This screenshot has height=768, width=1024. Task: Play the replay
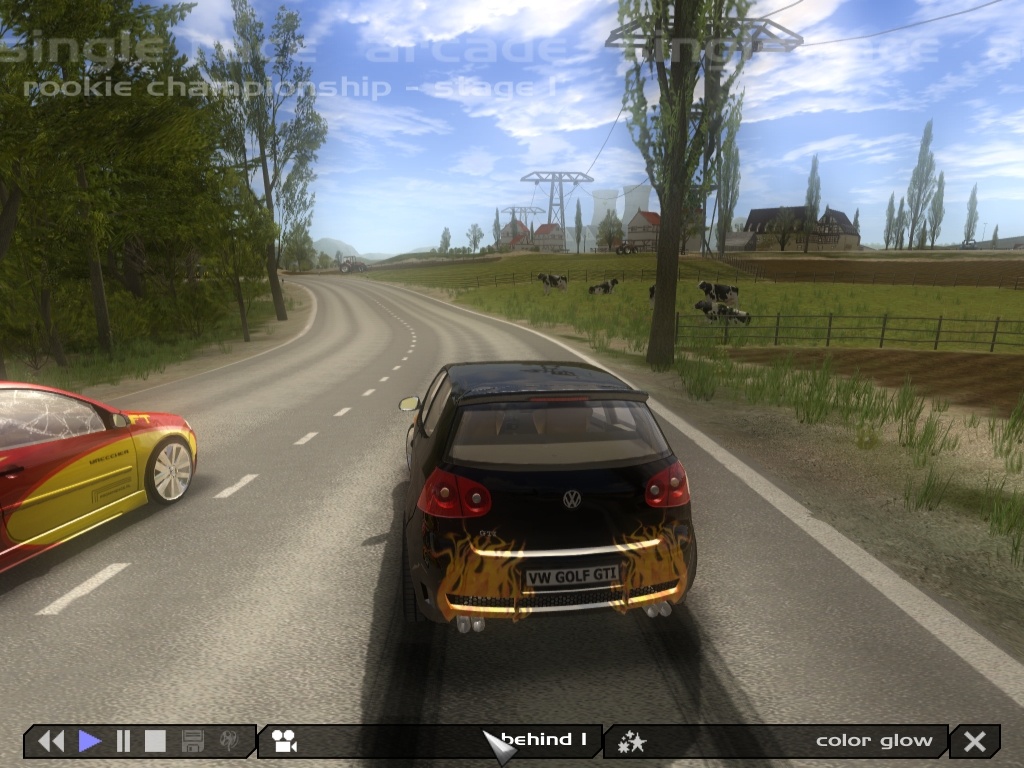point(90,741)
